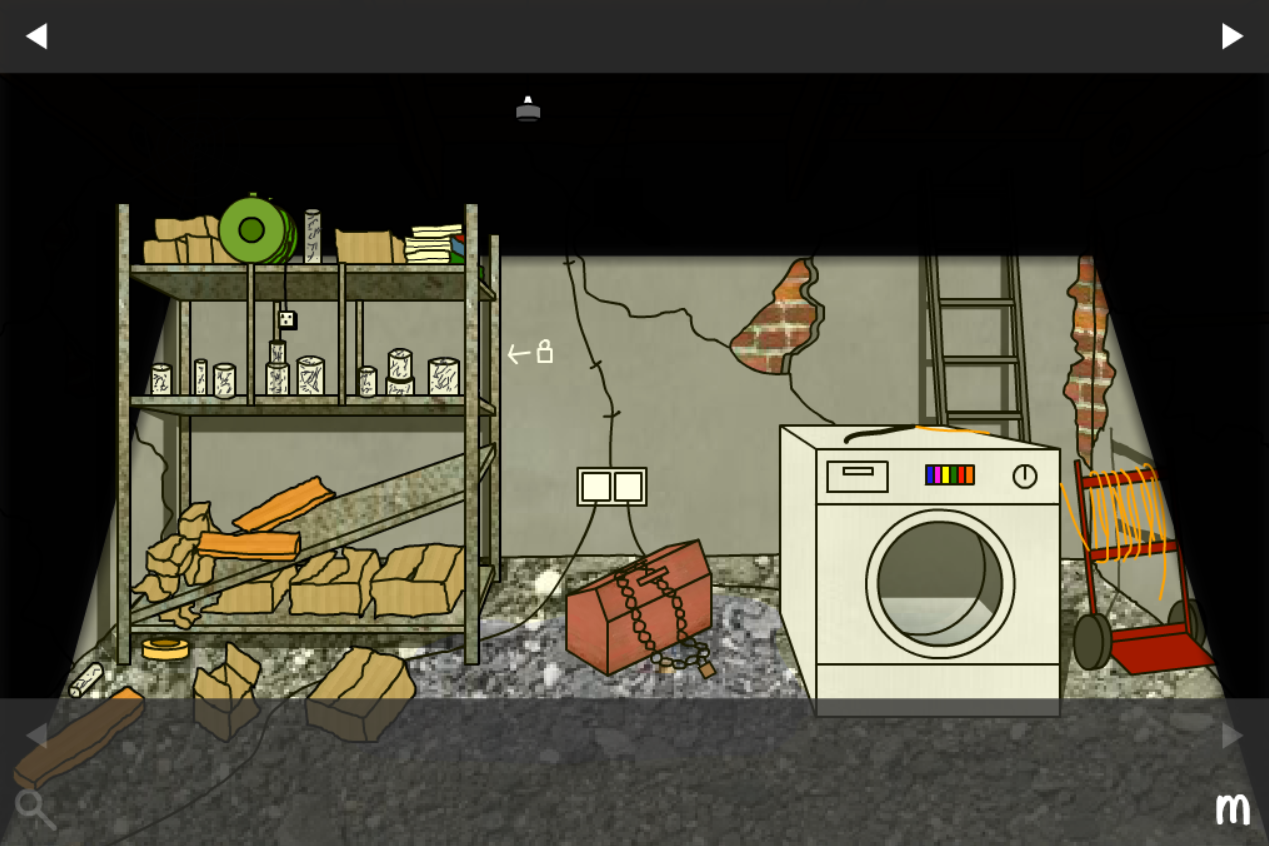
Task: Open the menu via the 'm' logo
Action: (x=1232, y=808)
